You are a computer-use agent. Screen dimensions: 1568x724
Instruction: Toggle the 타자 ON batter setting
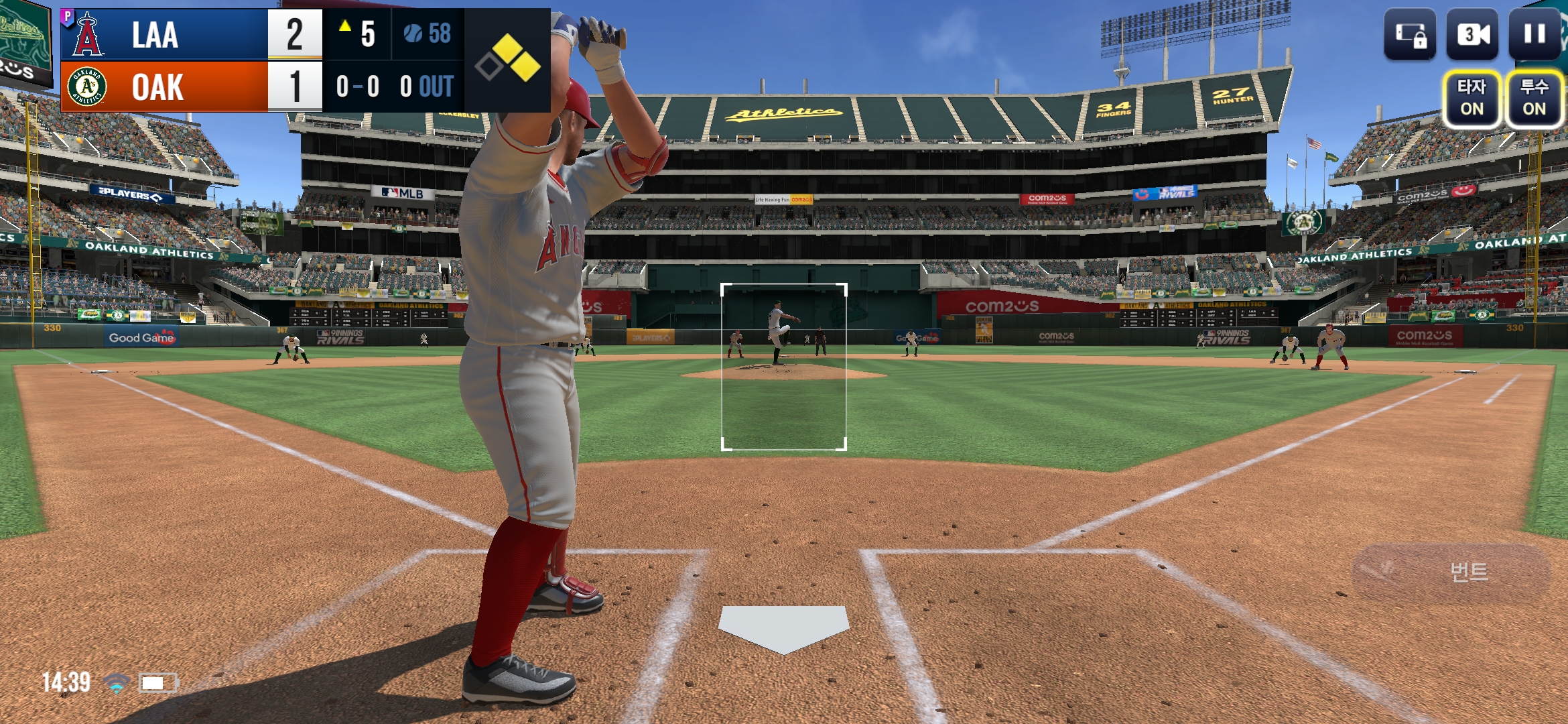pos(1472,99)
